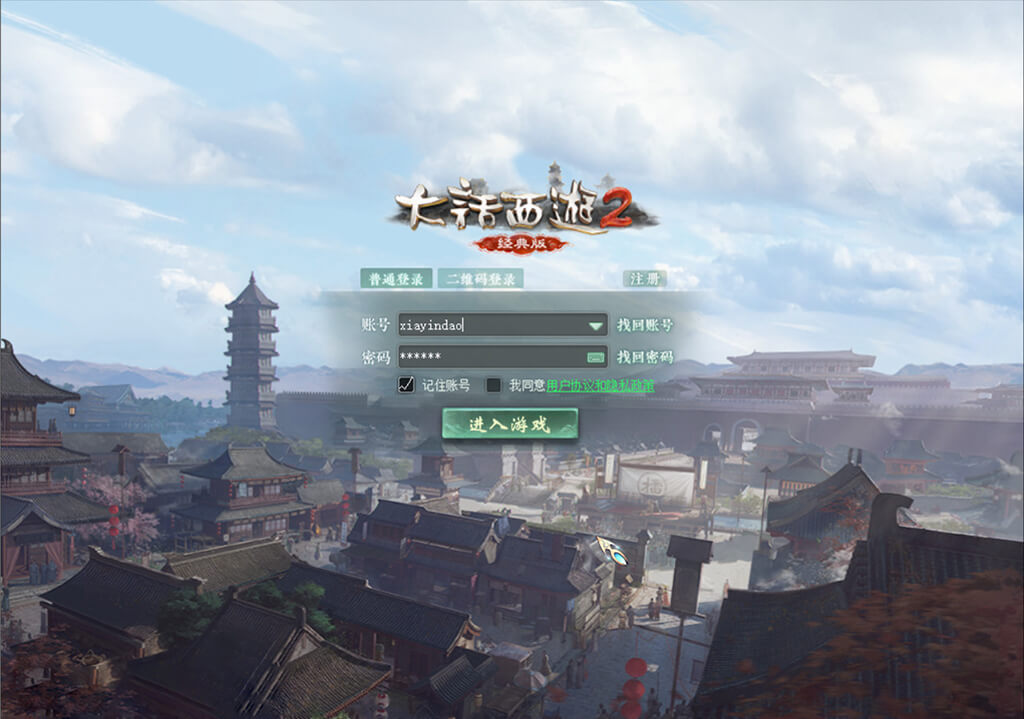Viewport: 1024px width, 719px height.
Task: Click the 进入游戏 button
Action: (510, 424)
